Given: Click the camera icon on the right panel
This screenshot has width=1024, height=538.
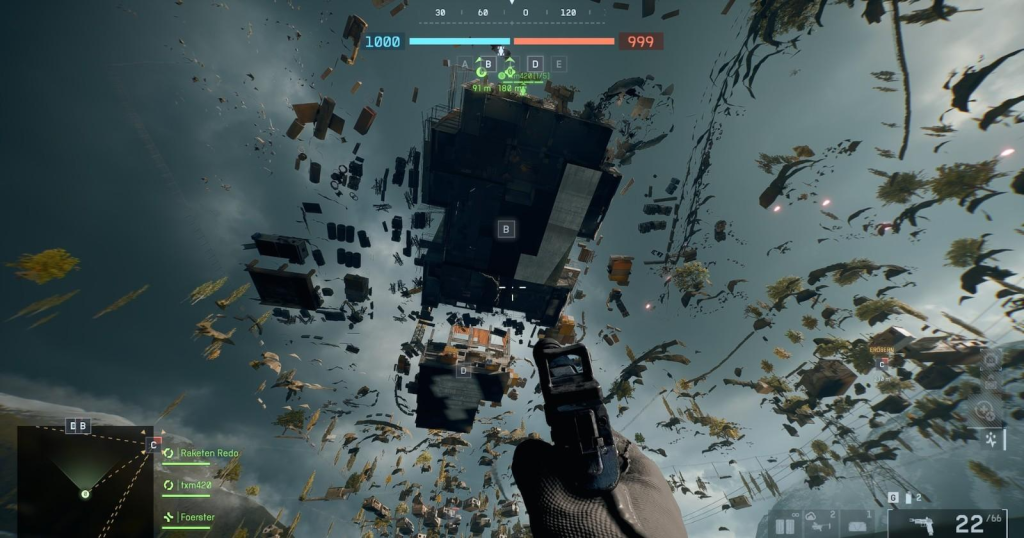Looking at the screenshot, I should pyautogui.click(x=990, y=359).
